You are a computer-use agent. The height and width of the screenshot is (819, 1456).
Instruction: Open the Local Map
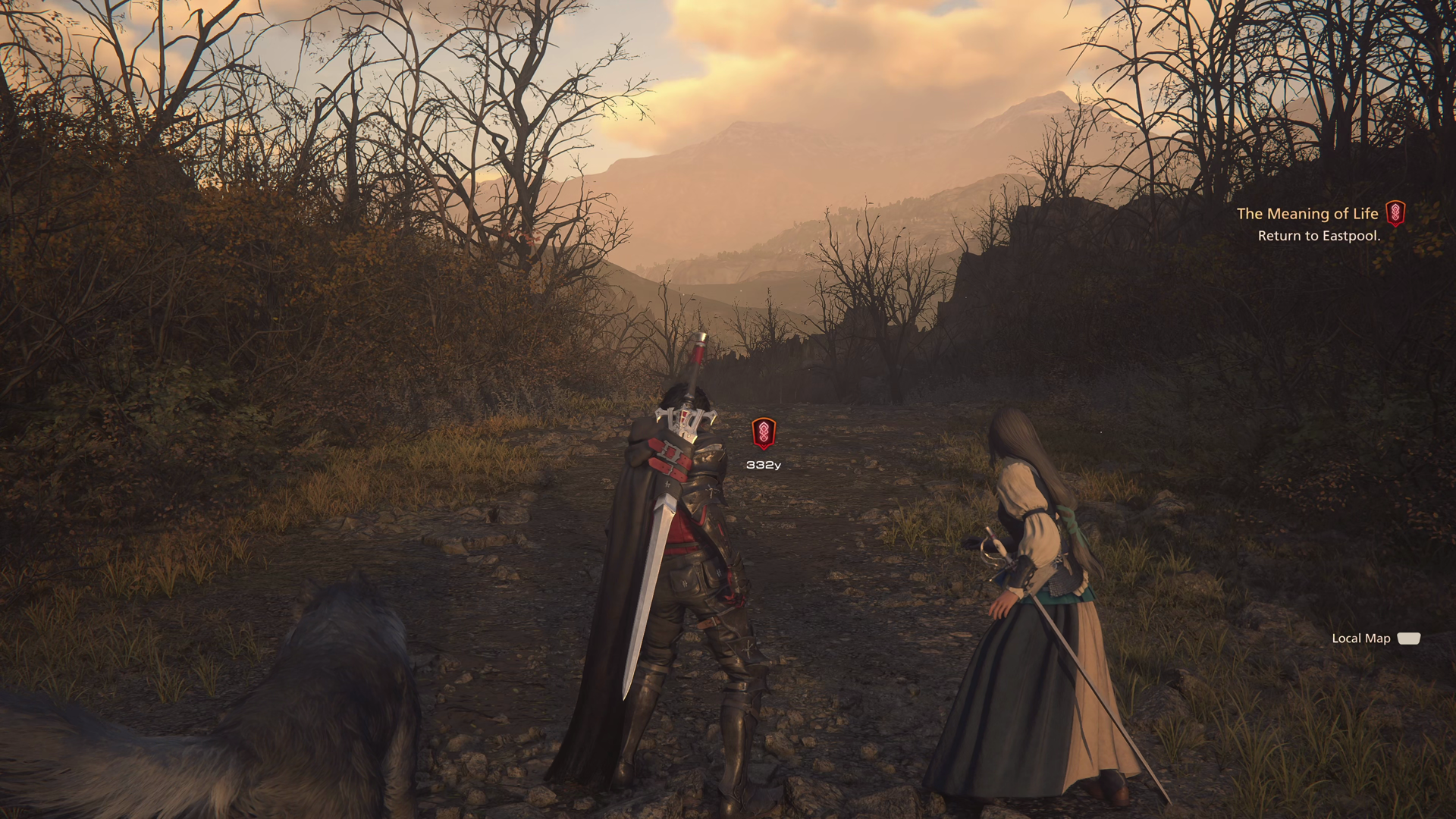1375,639
